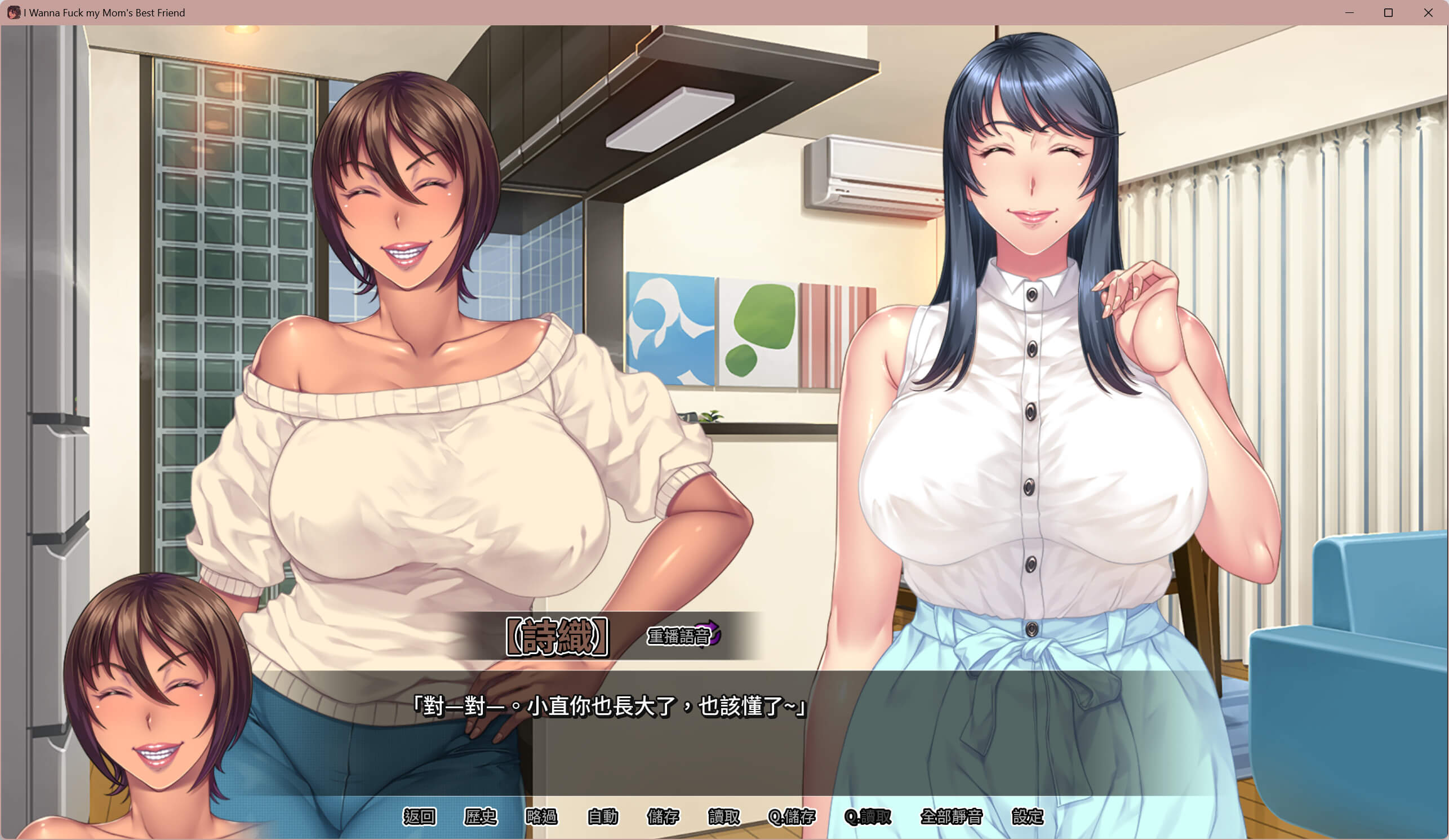Close the game window
Screen dimensions: 1449x840
coord(1428,12)
